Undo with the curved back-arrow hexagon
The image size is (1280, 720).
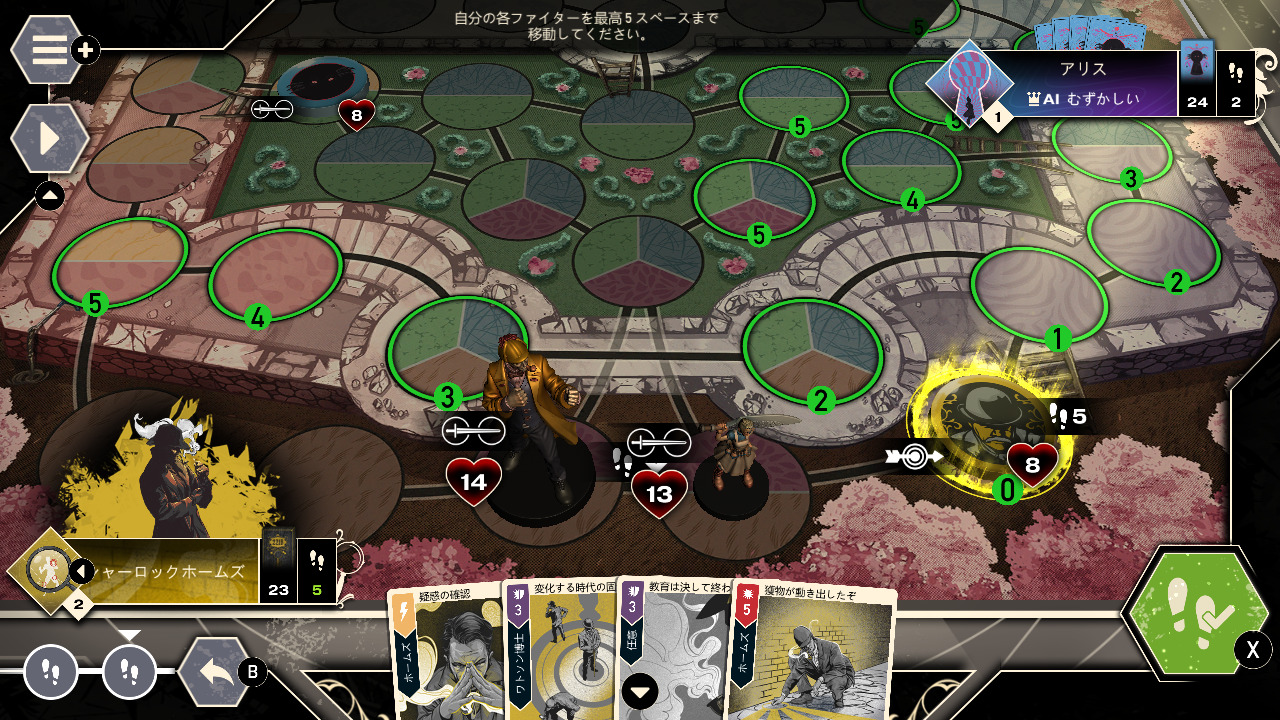[216, 671]
